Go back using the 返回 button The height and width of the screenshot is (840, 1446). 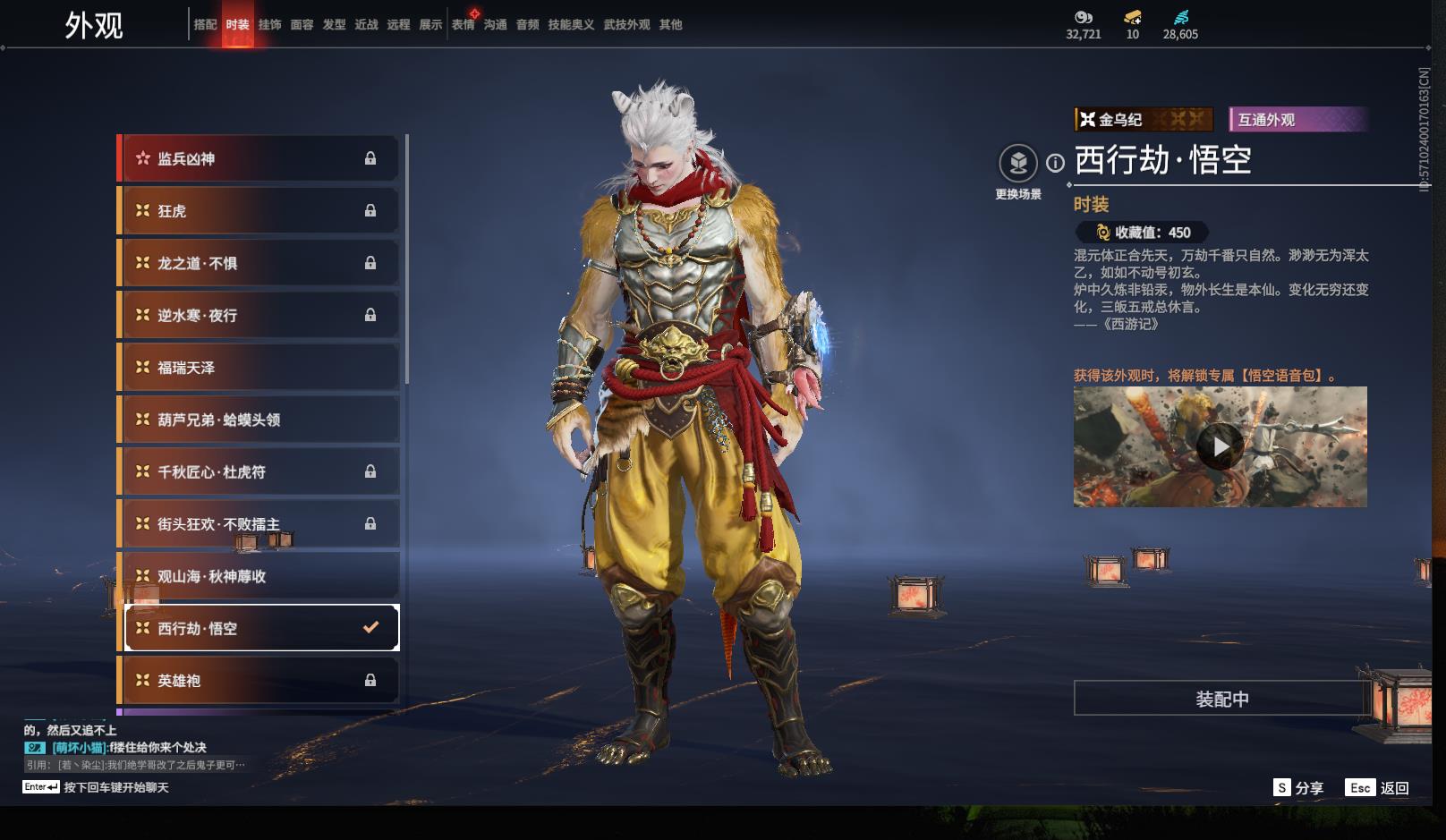pos(1379,788)
